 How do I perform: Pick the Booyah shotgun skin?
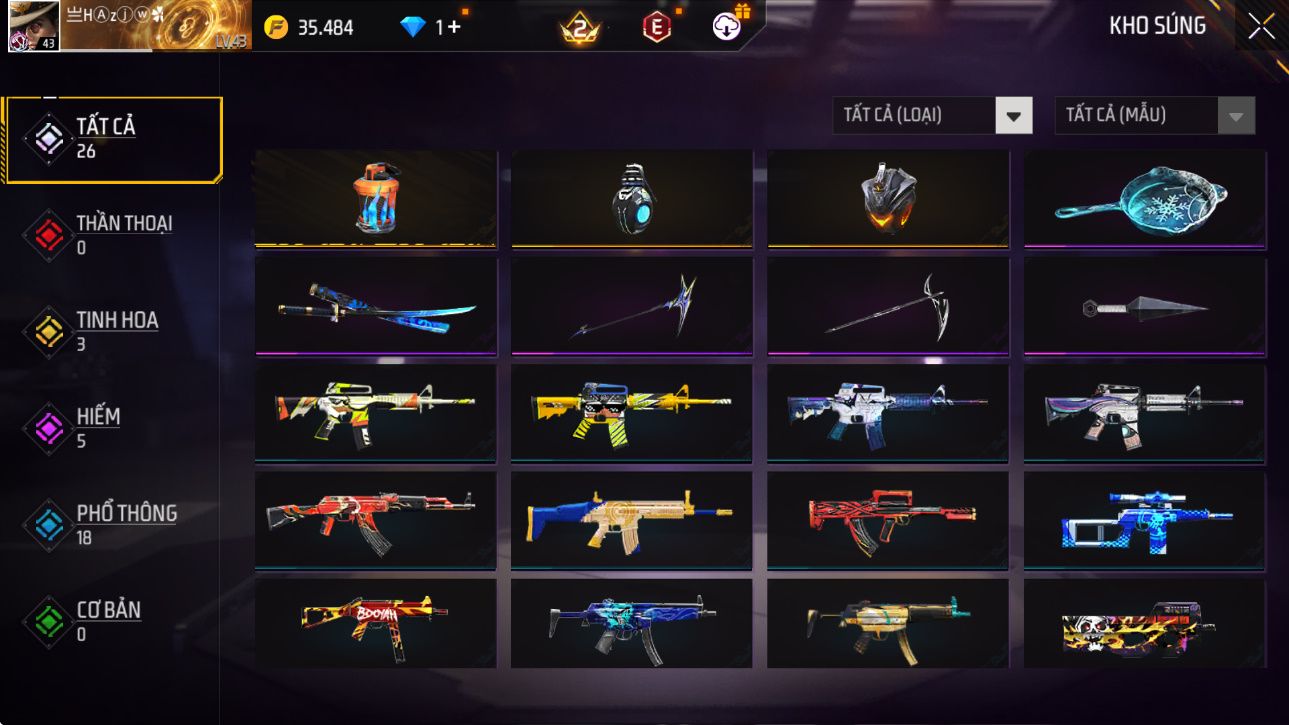[376, 622]
